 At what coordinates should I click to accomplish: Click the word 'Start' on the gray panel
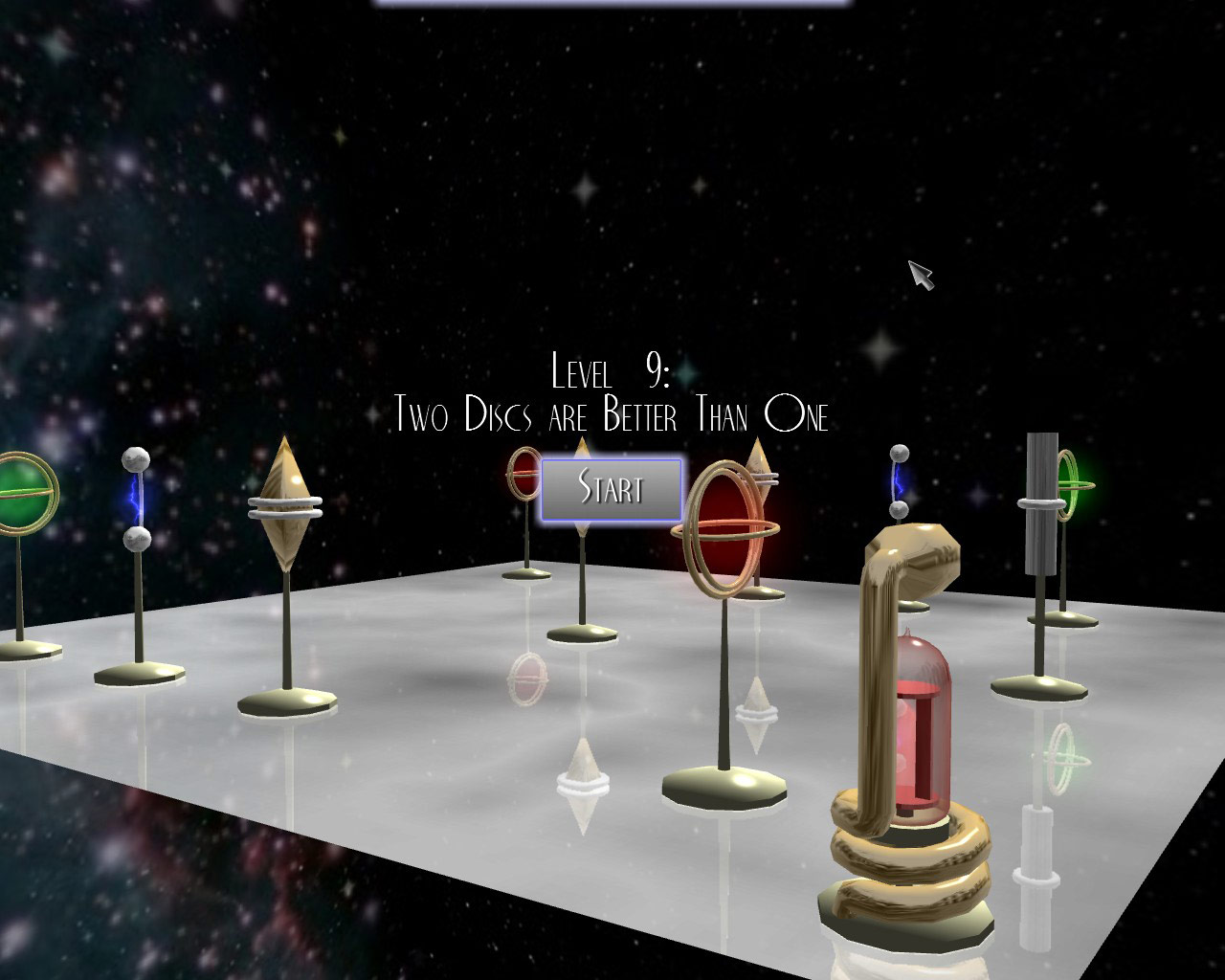[611, 490]
